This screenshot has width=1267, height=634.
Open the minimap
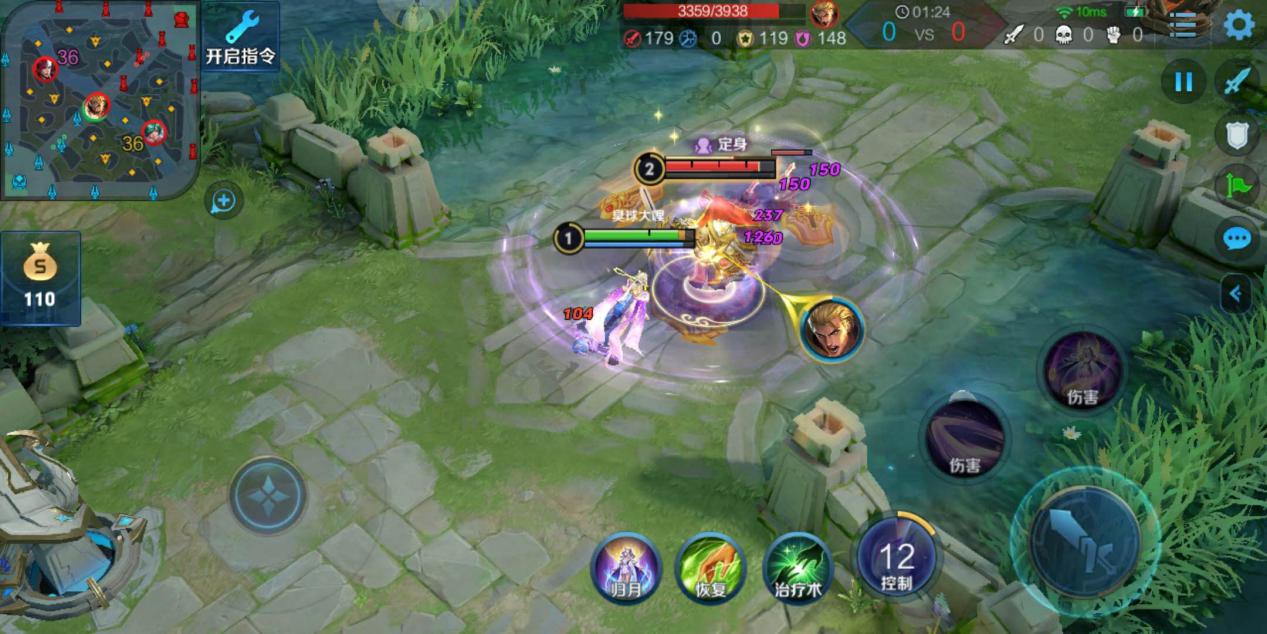click(98, 100)
